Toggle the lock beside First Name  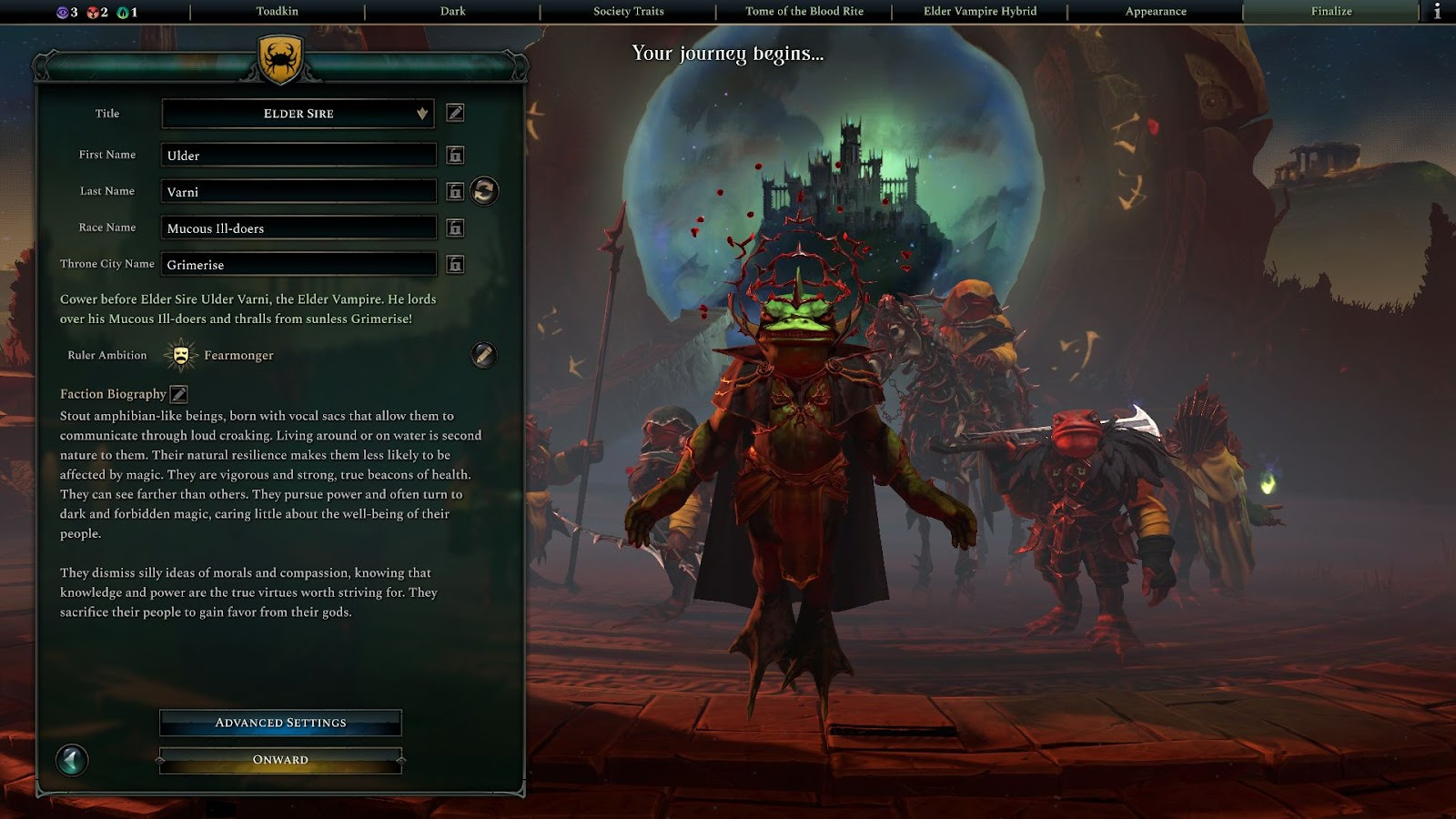coord(455,156)
